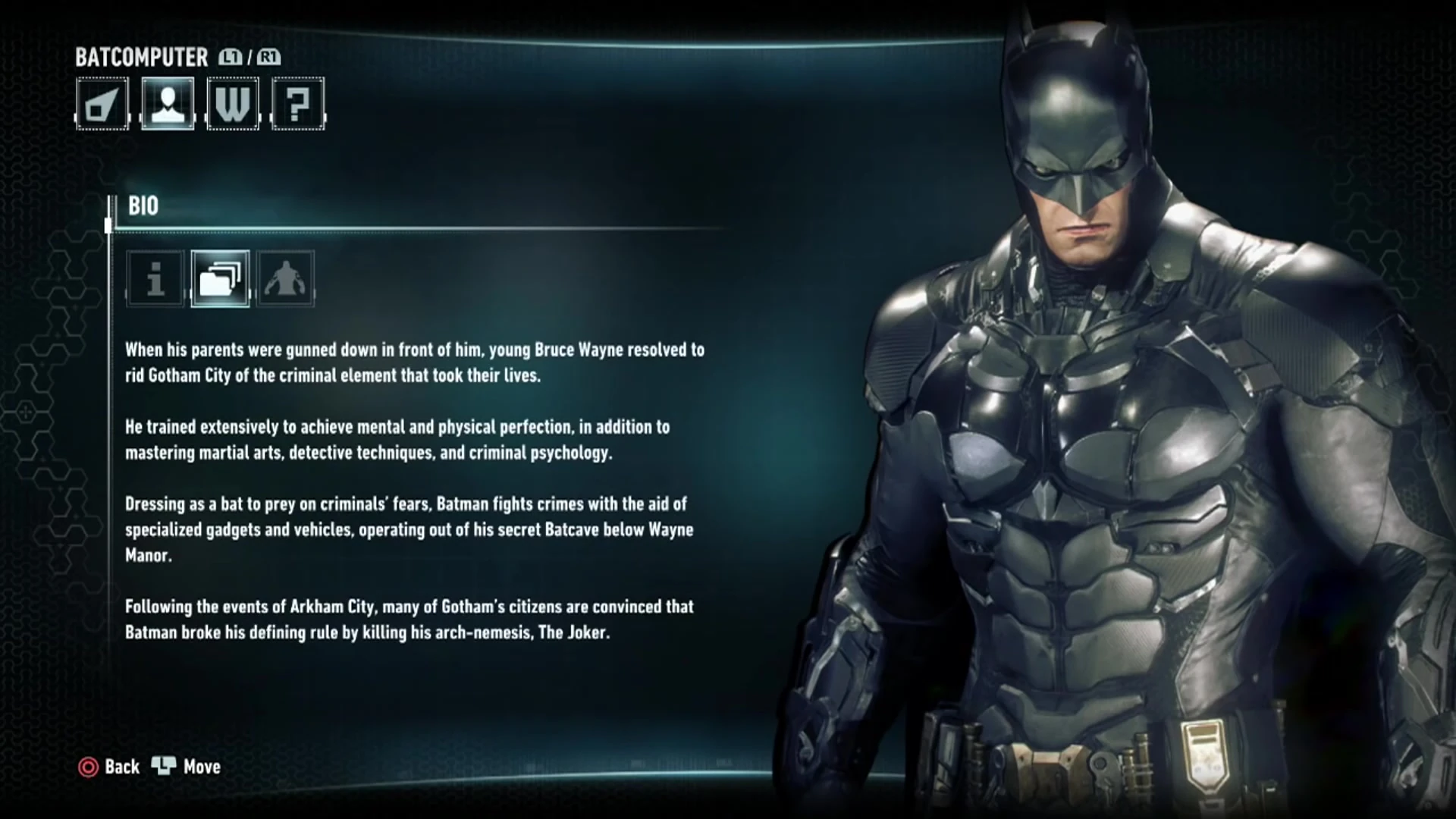Click the R1 shoulder button prompt

(x=270, y=56)
